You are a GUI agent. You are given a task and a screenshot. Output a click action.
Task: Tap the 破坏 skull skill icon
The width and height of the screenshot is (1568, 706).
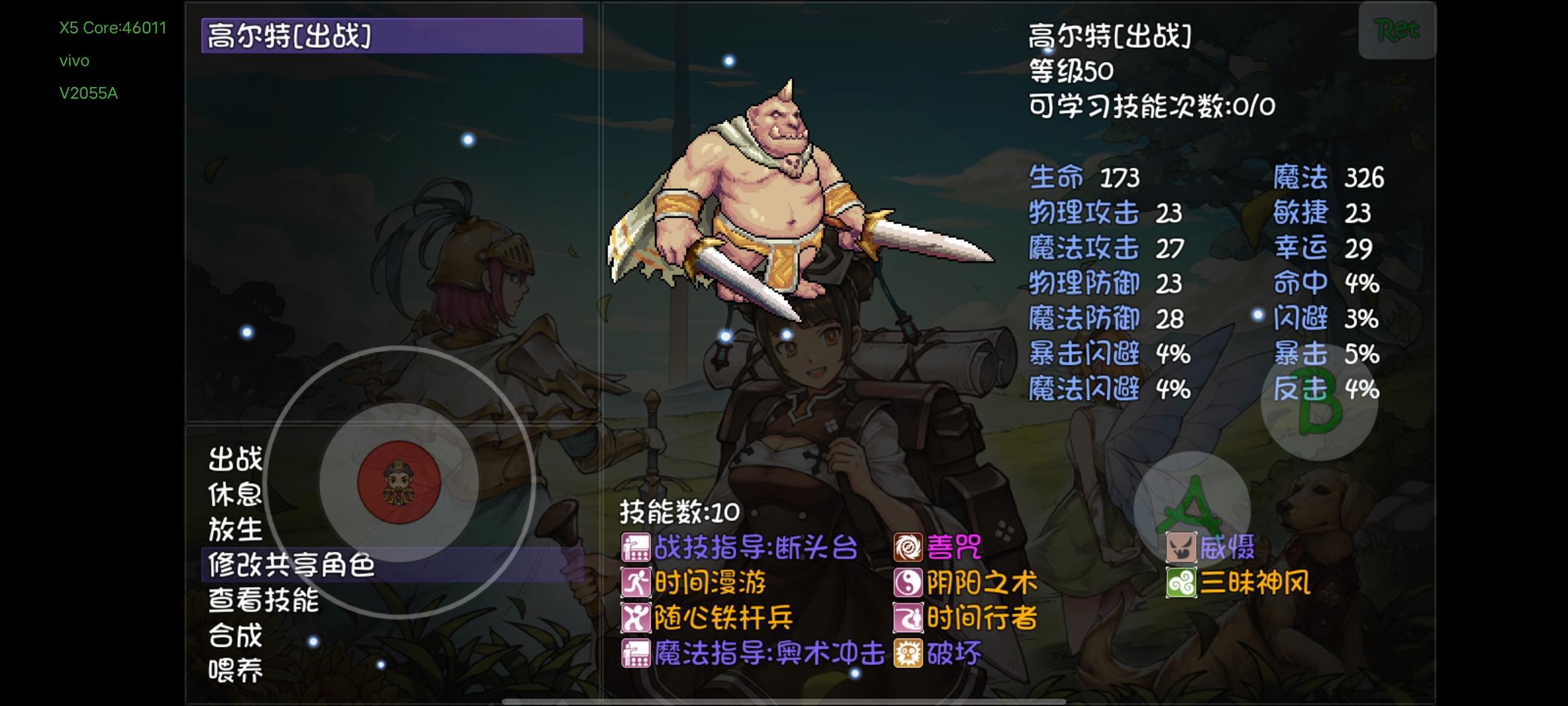point(909,652)
